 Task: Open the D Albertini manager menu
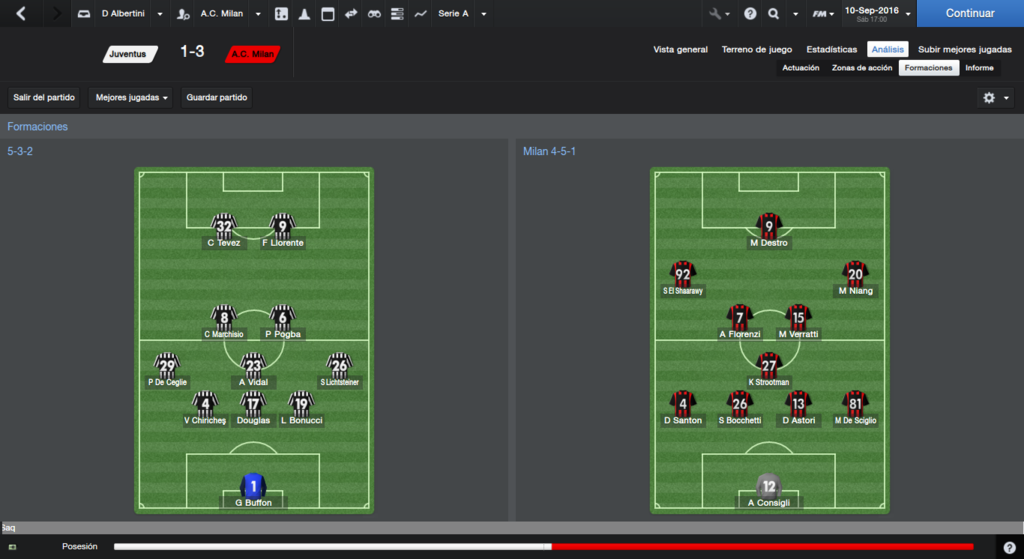[123, 14]
